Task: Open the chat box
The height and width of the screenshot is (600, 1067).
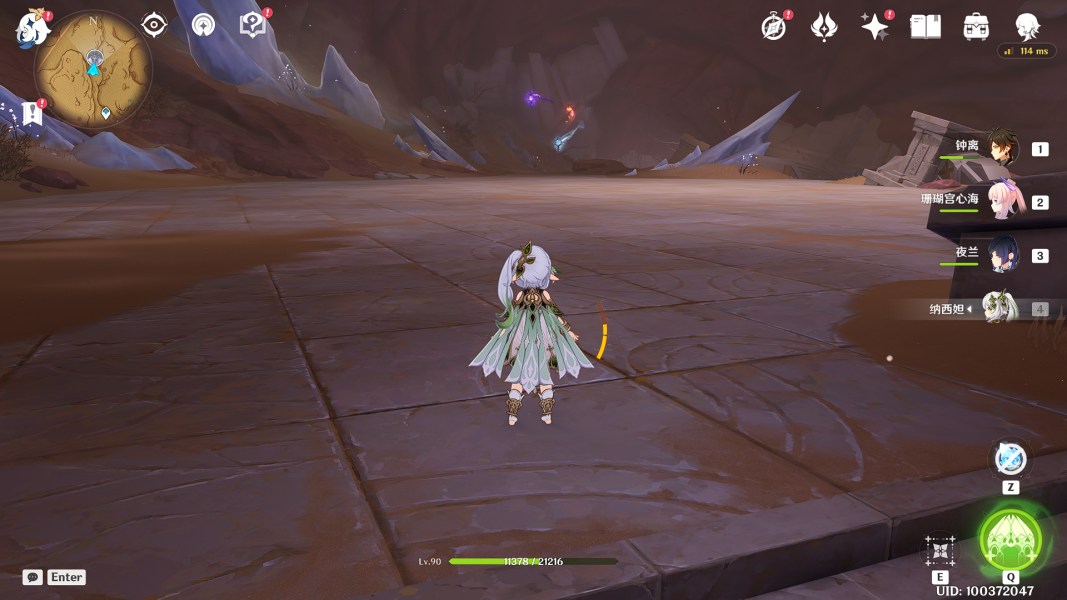Action: pyautogui.click(x=33, y=577)
